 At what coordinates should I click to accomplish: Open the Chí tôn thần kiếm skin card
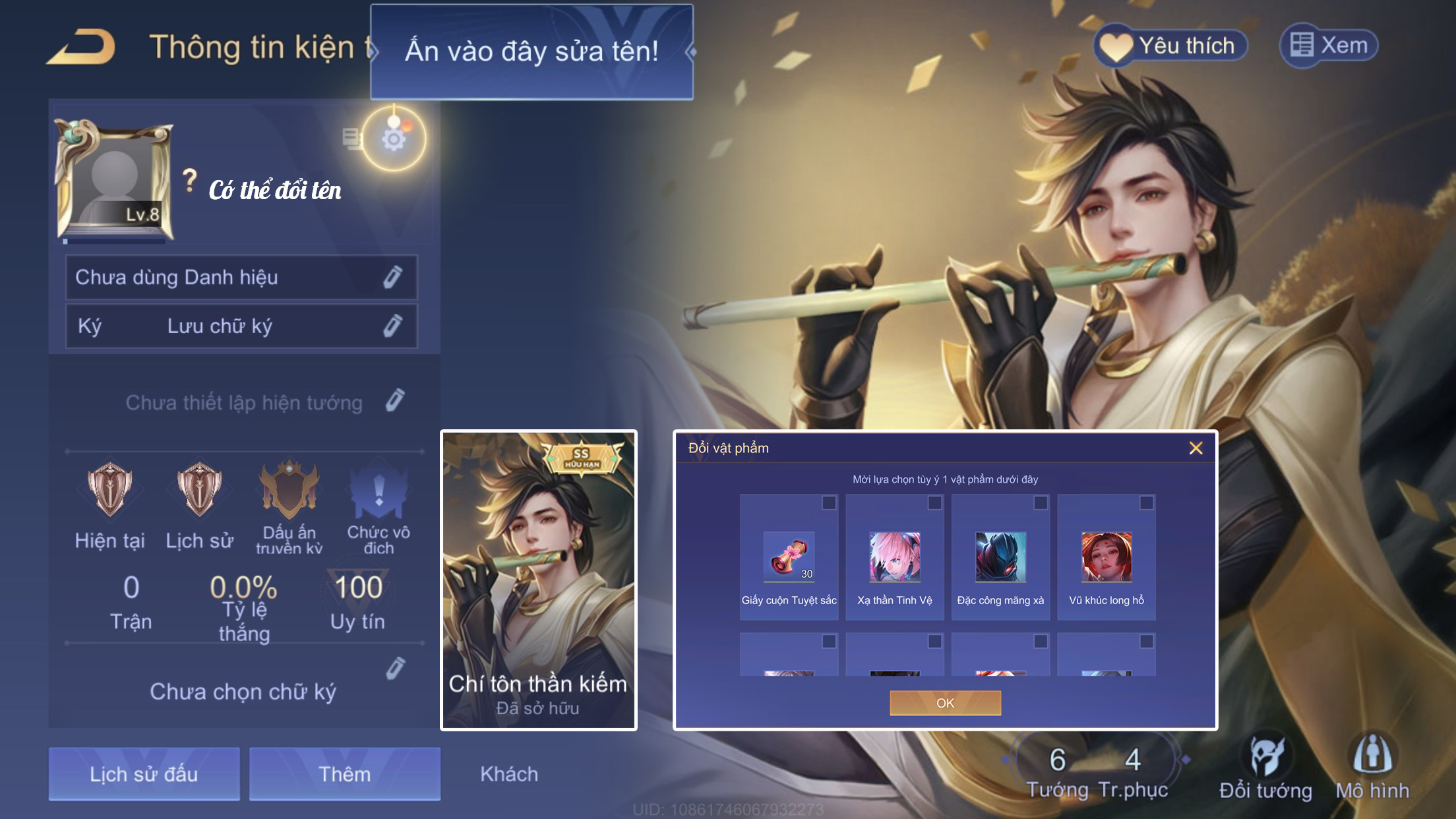pyautogui.click(x=538, y=580)
